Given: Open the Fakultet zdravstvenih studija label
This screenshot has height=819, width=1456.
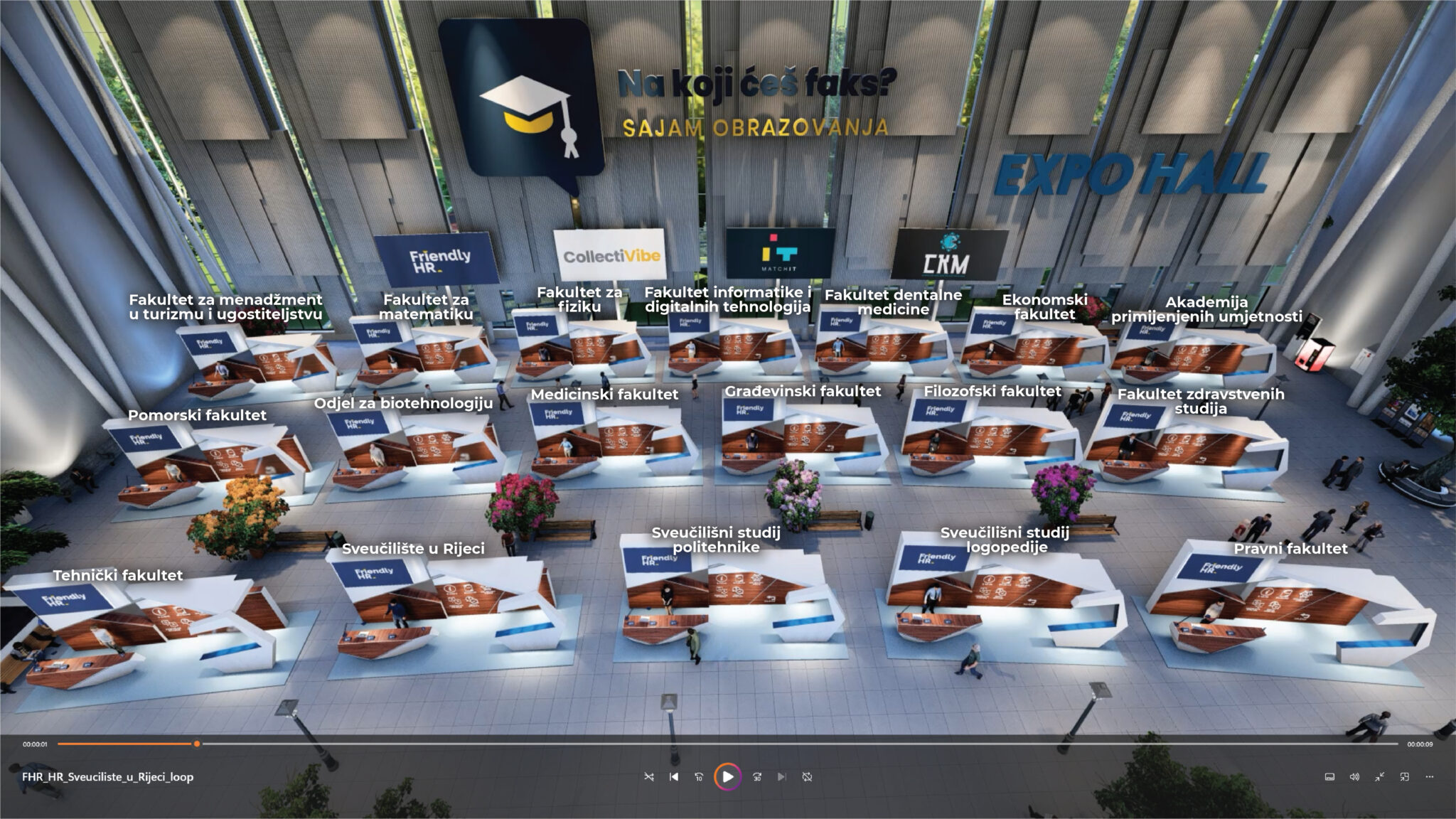Looking at the screenshot, I should [1201, 401].
